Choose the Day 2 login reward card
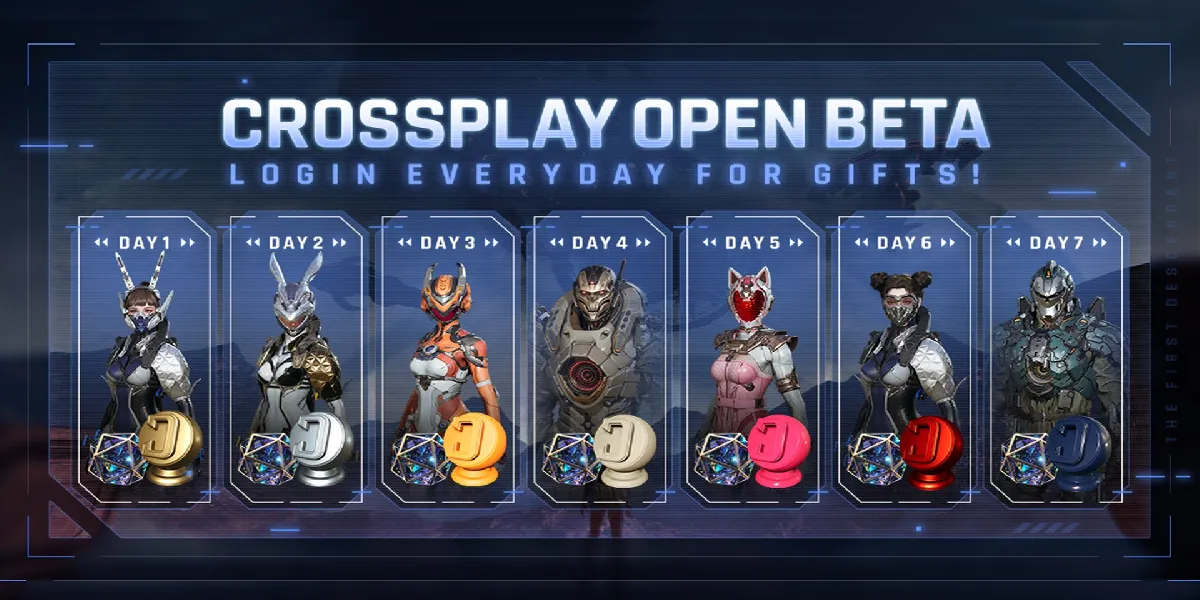Screen dimensions: 1200x600 (x=296, y=360)
